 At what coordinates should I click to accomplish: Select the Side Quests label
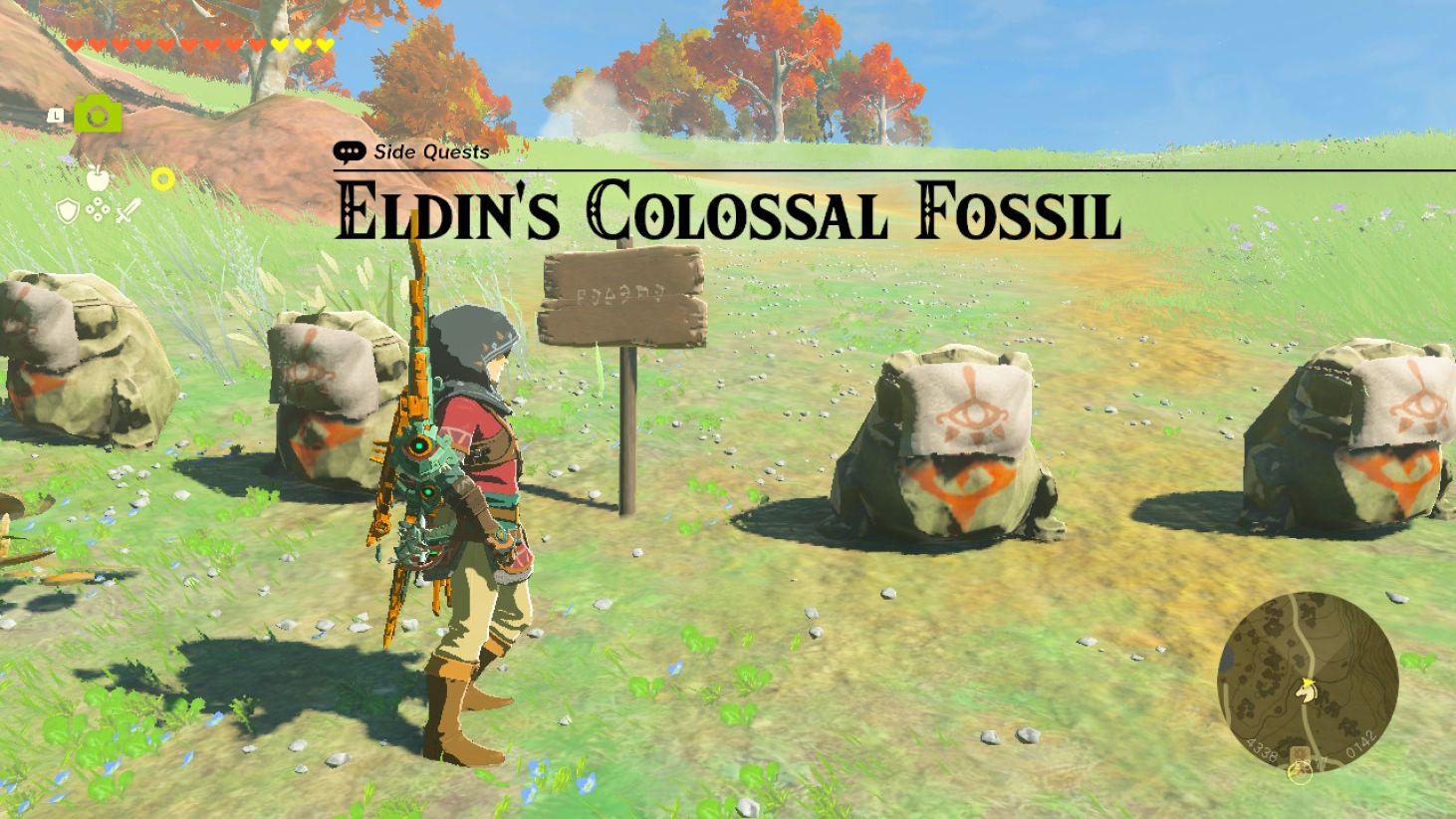pos(428,151)
